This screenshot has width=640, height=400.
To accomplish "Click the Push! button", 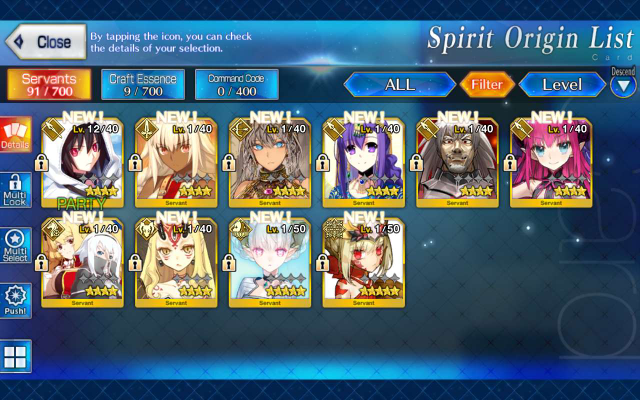I will point(16,301).
